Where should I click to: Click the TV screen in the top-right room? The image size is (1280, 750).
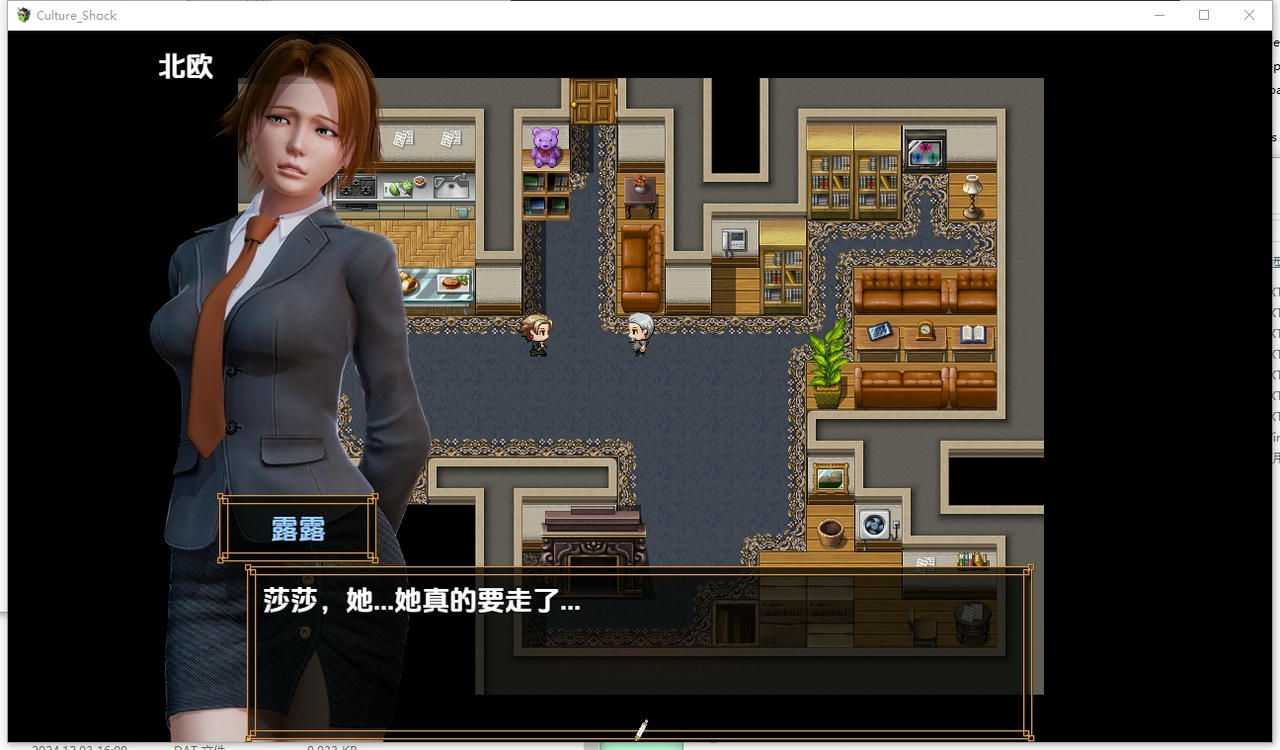927,152
